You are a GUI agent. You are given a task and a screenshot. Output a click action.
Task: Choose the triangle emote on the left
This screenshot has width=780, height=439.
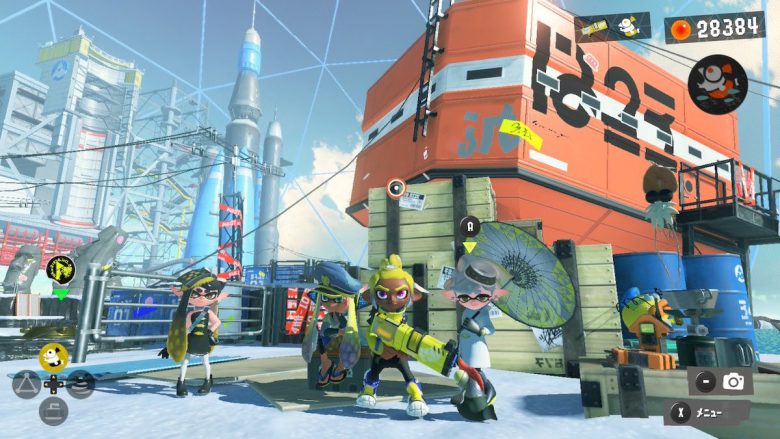point(26,383)
